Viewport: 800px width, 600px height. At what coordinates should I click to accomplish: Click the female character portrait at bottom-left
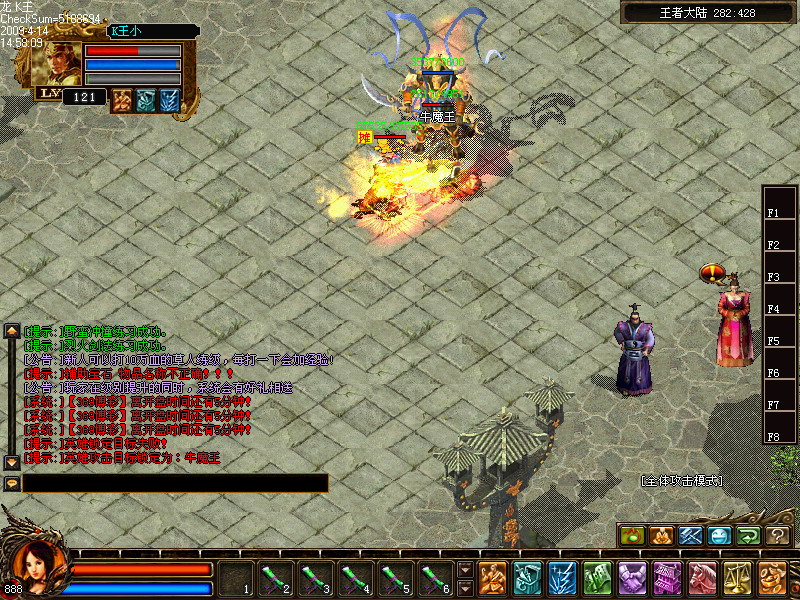coord(38,566)
